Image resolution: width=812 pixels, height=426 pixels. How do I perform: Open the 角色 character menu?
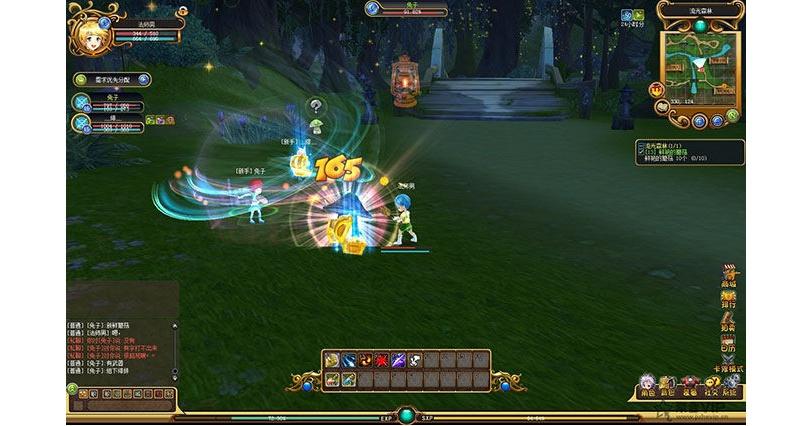(x=647, y=387)
